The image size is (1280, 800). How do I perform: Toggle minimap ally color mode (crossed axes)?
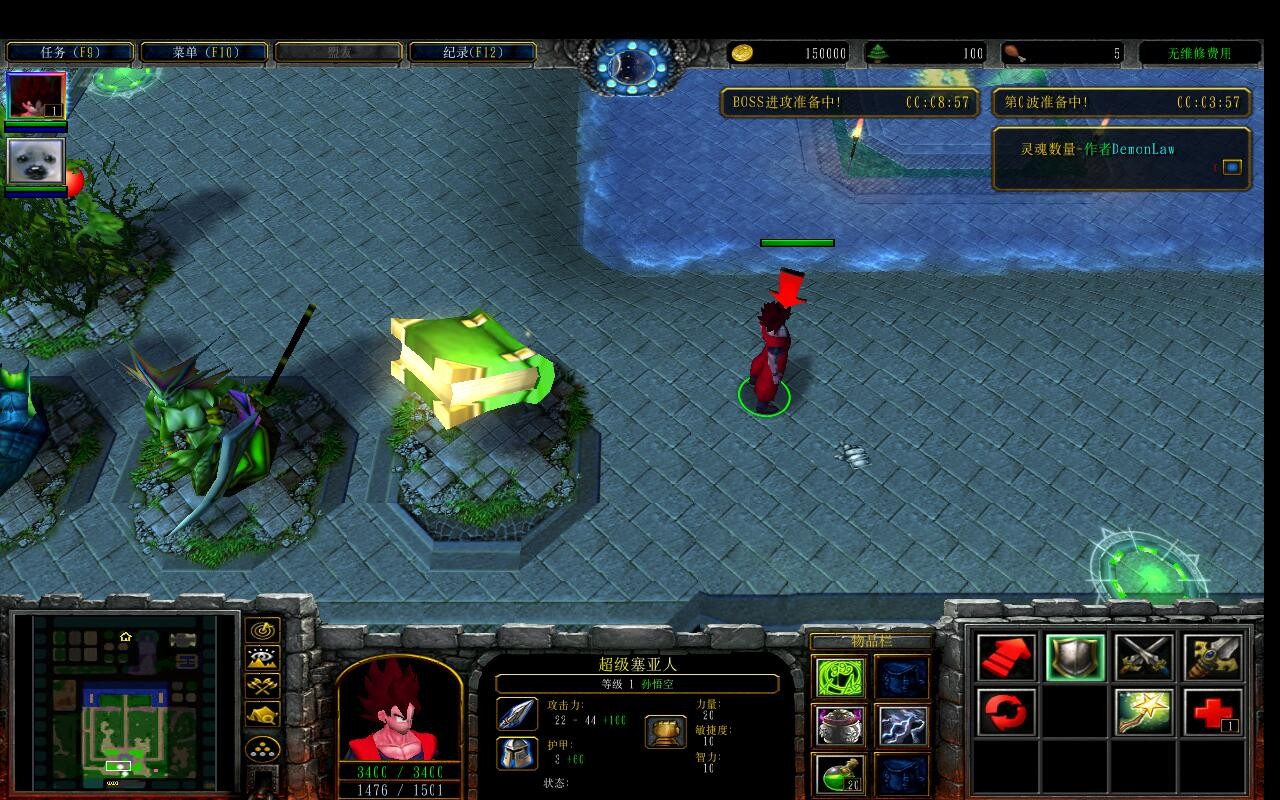(x=262, y=687)
